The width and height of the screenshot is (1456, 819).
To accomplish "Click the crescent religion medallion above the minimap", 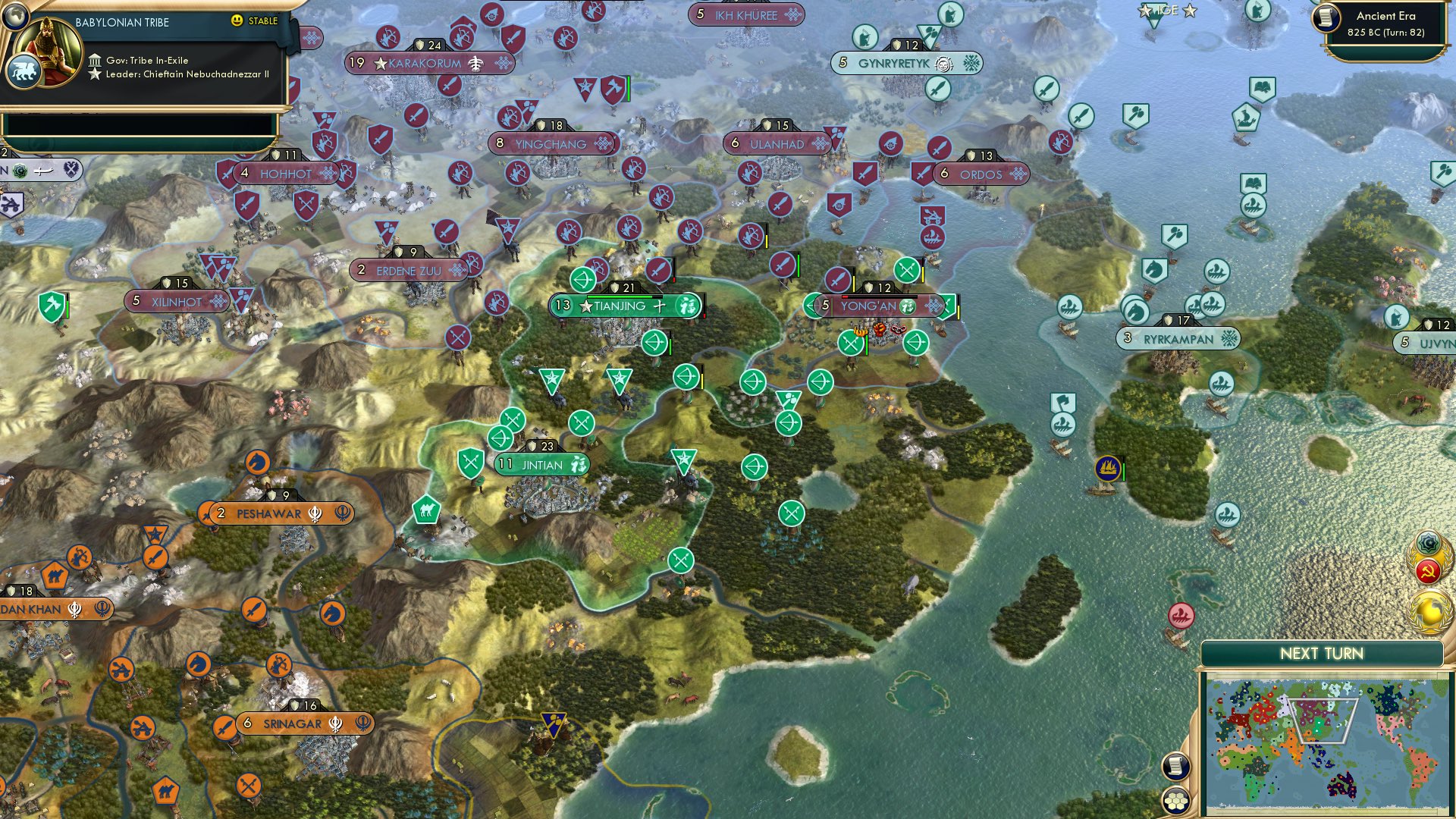I will 1429,543.
